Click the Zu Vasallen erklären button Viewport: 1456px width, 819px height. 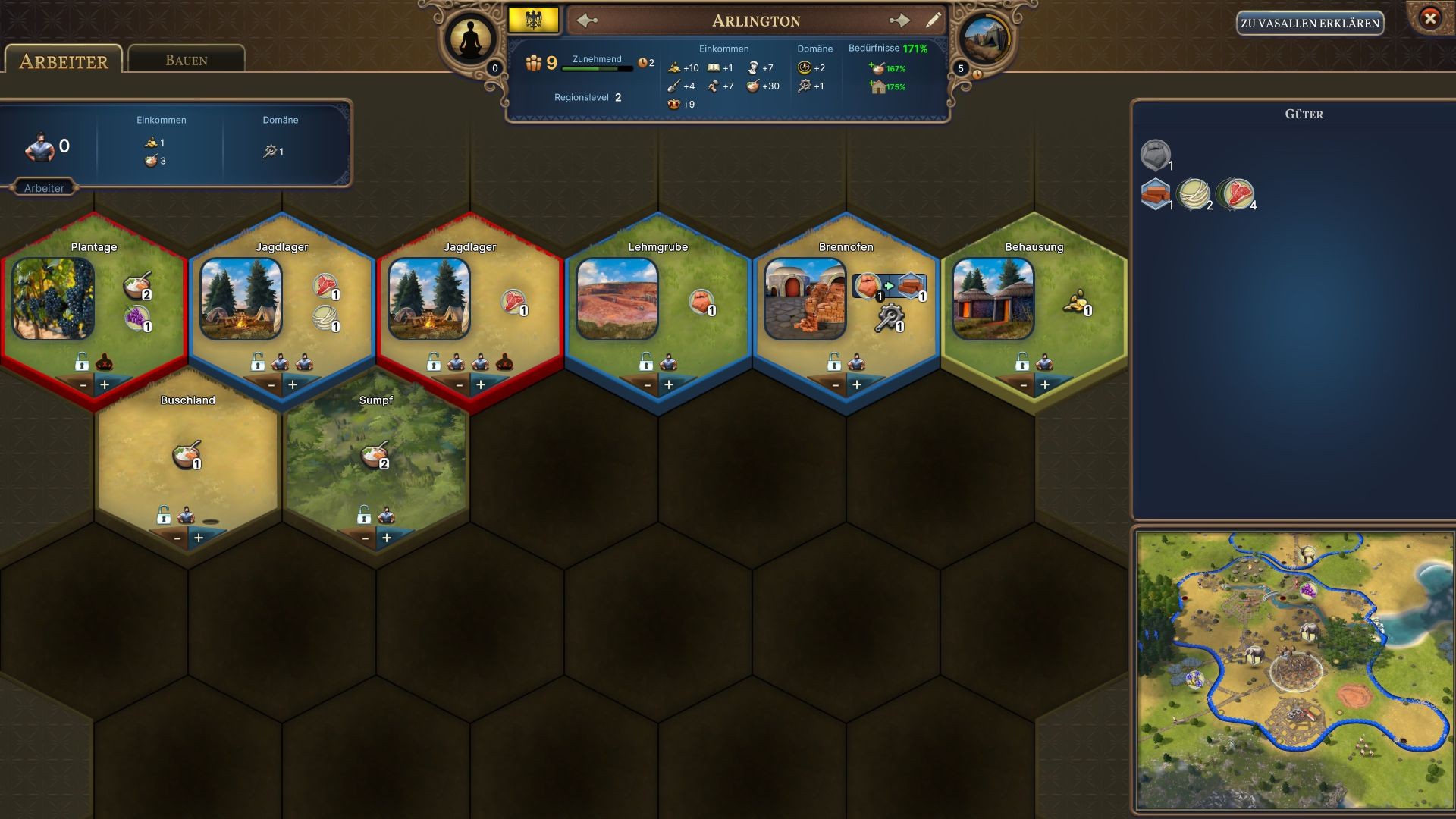click(1310, 24)
